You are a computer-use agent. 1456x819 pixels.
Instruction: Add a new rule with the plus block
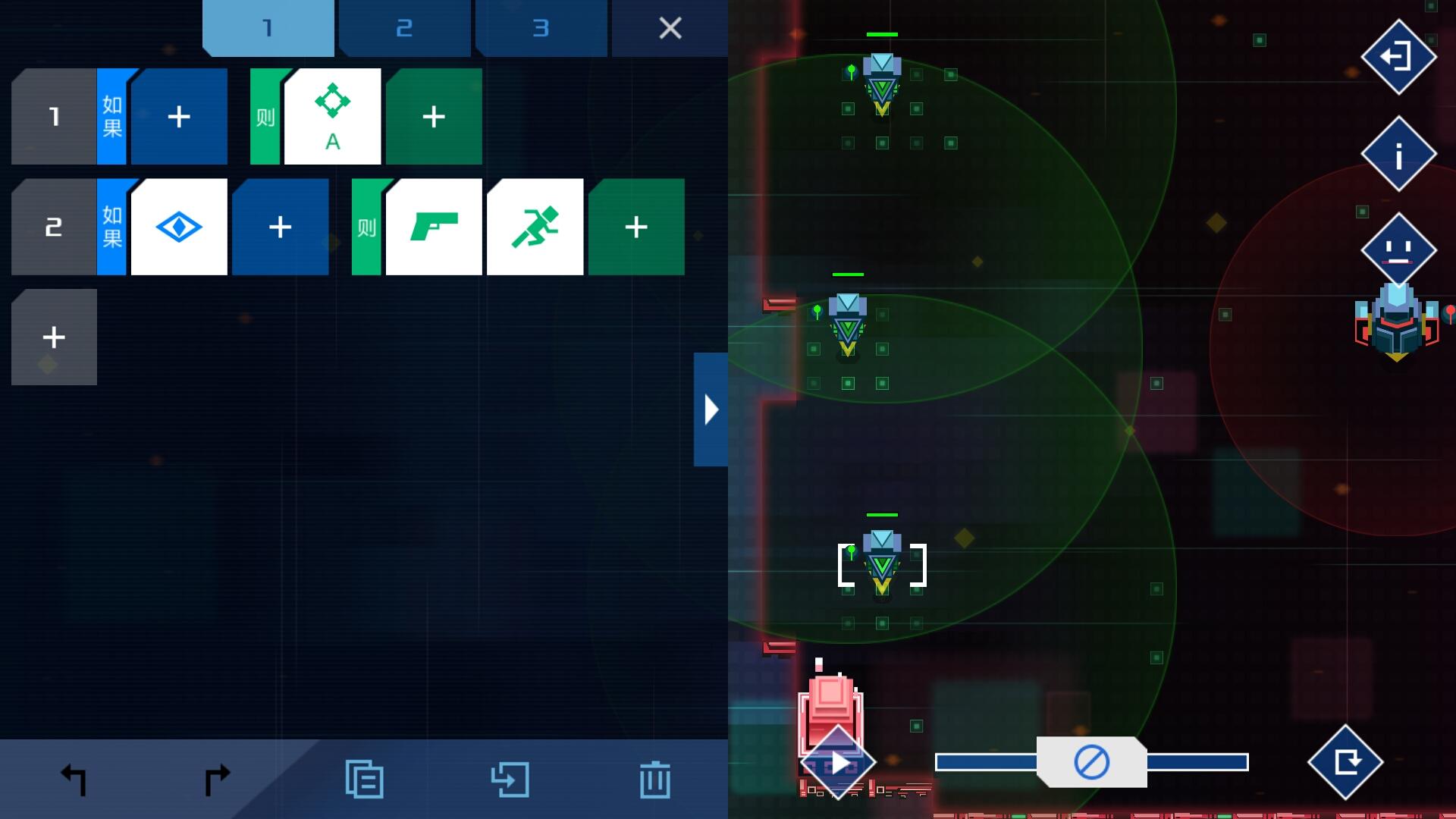[x=53, y=336]
